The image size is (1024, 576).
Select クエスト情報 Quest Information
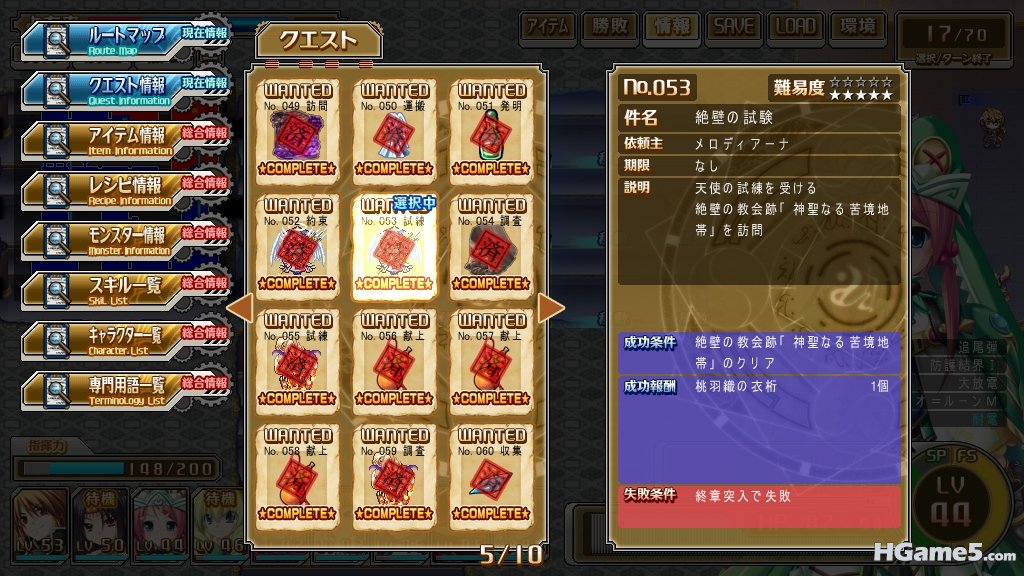[x=125, y=89]
